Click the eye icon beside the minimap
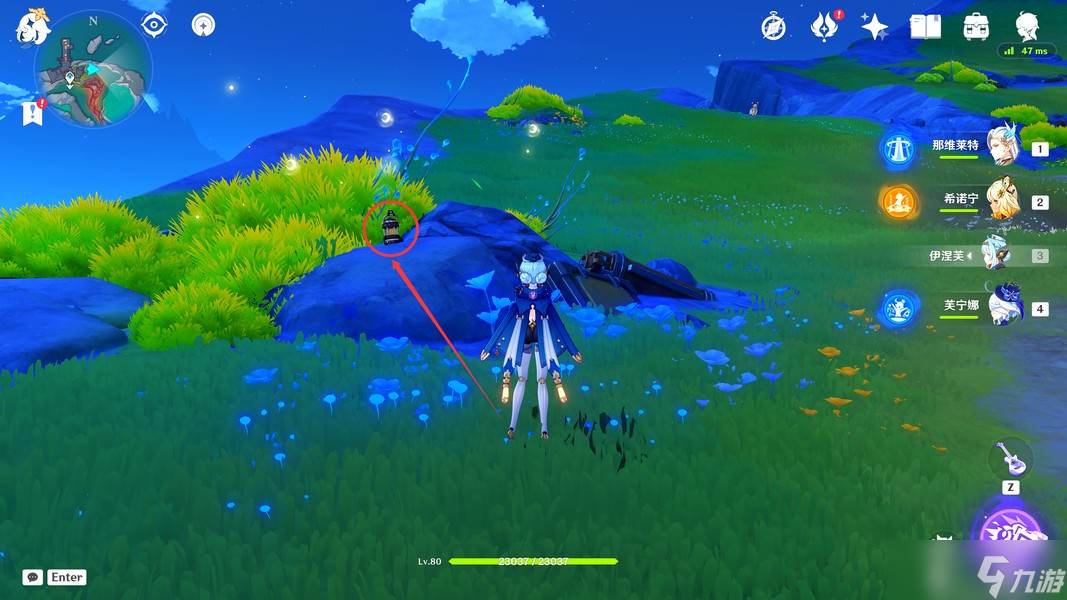The height and width of the screenshot is (600, 1067). [154, 24]
